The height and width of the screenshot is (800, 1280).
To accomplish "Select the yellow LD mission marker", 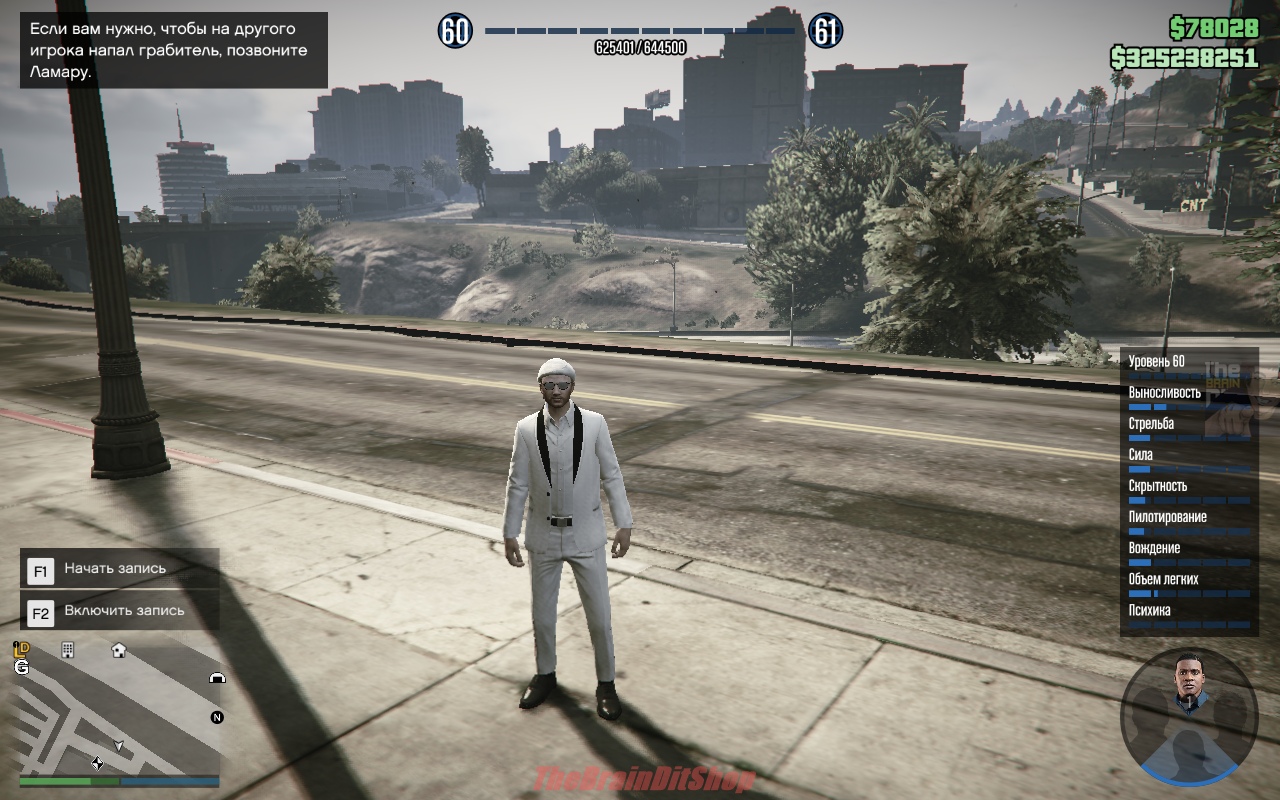I will [x=21, y=650].
